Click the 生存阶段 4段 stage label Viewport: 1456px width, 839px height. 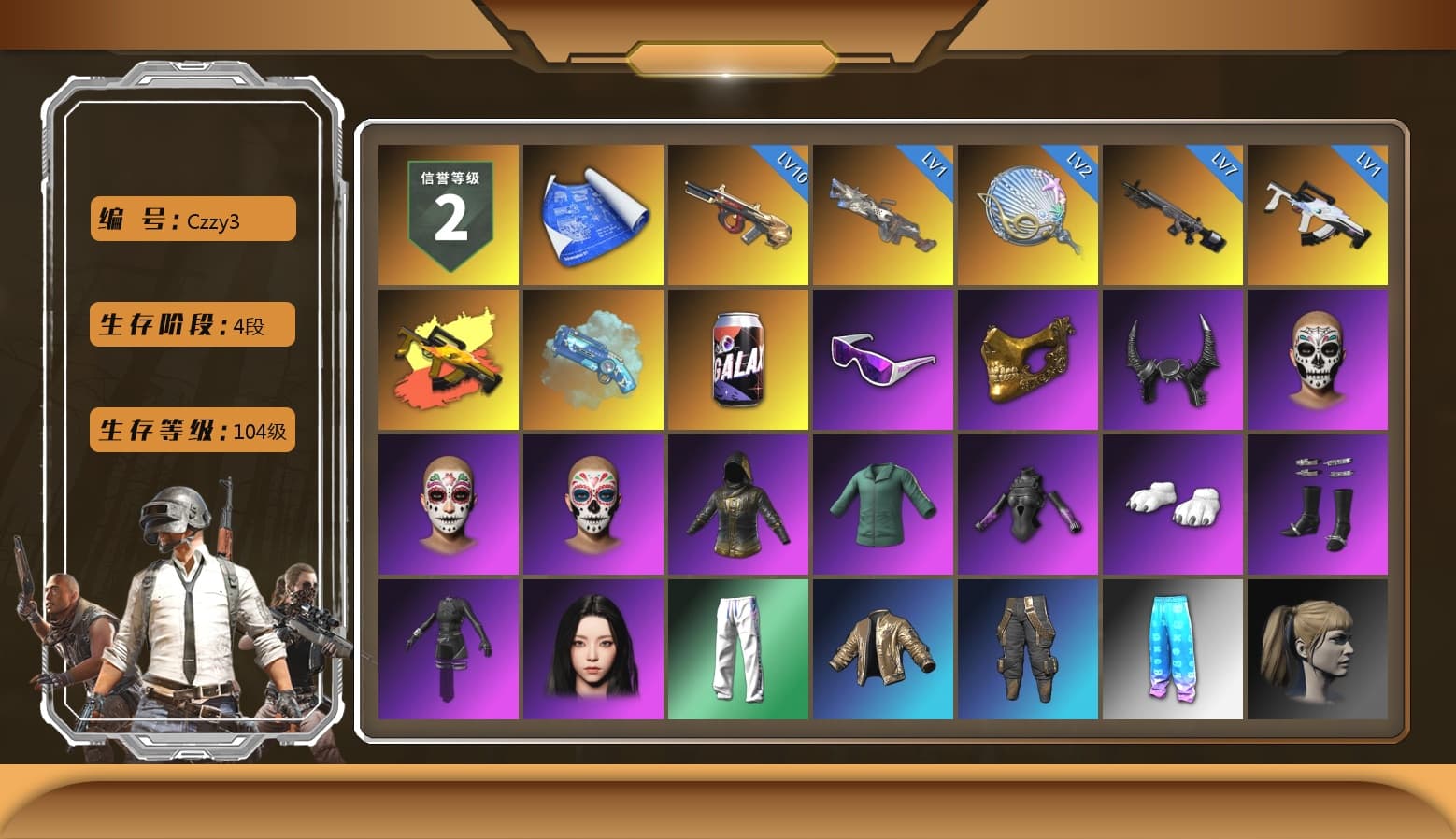[192, 324]
